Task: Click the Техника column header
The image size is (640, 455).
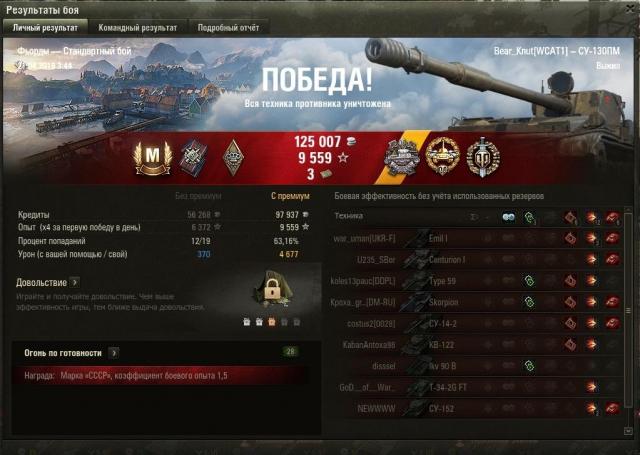Action: coord(349,216)
